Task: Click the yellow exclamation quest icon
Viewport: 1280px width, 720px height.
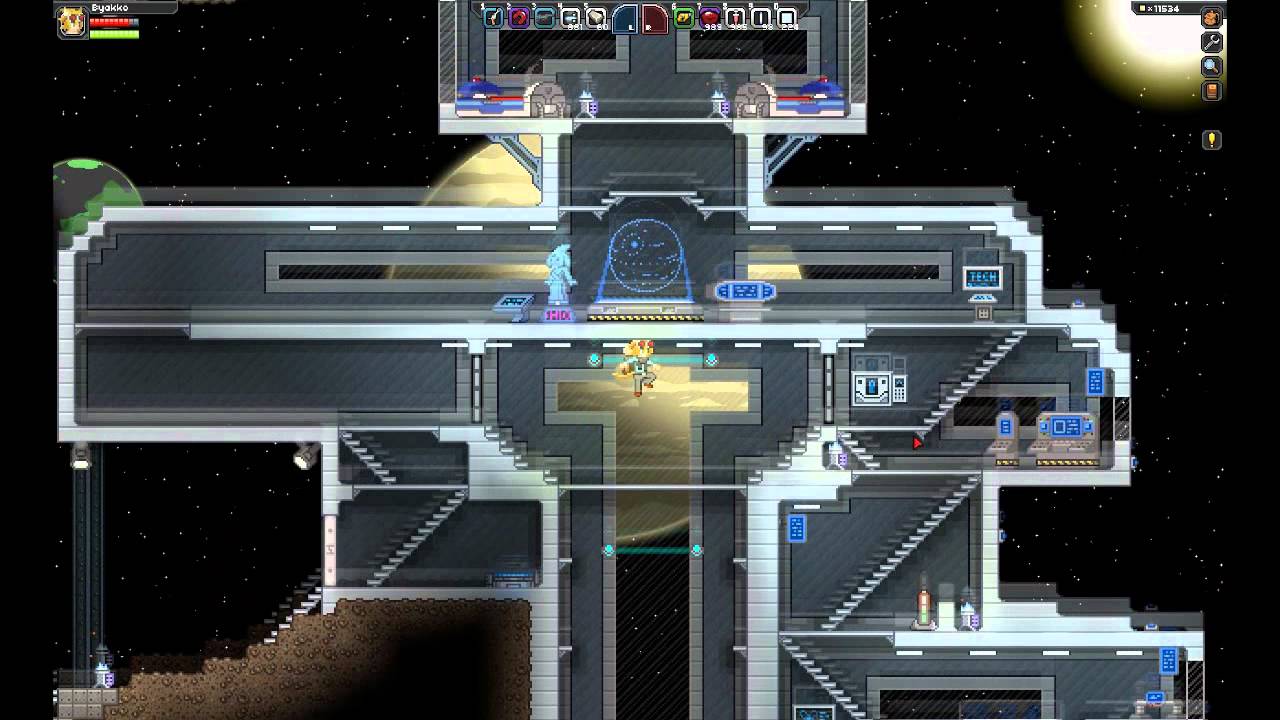Action: (1211, 140)
